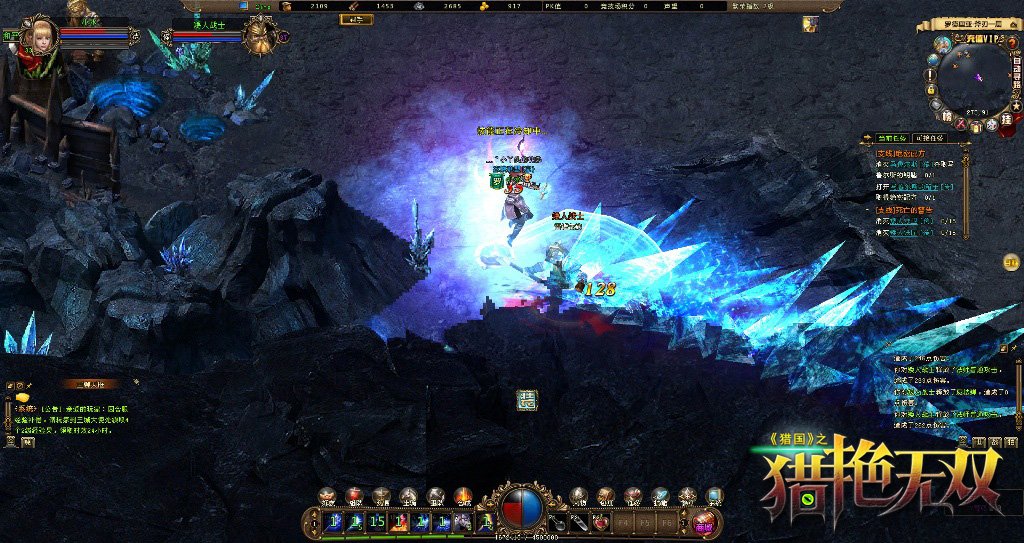
Task: Use the red heart potion slot
Action: pyautogui.click(x=600, y=521)
